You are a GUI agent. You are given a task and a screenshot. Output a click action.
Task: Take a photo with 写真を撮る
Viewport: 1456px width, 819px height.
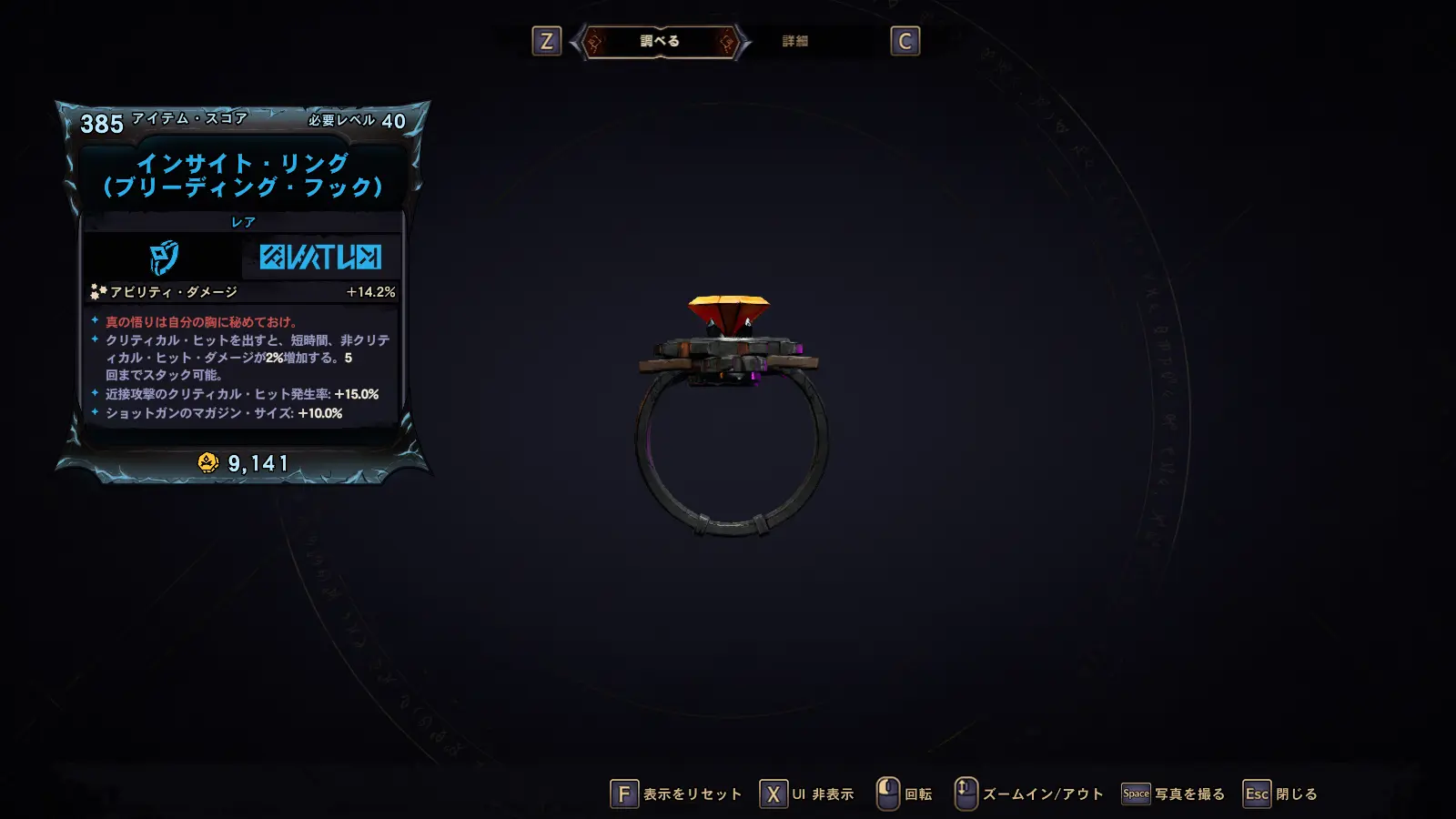point(1174,794)
